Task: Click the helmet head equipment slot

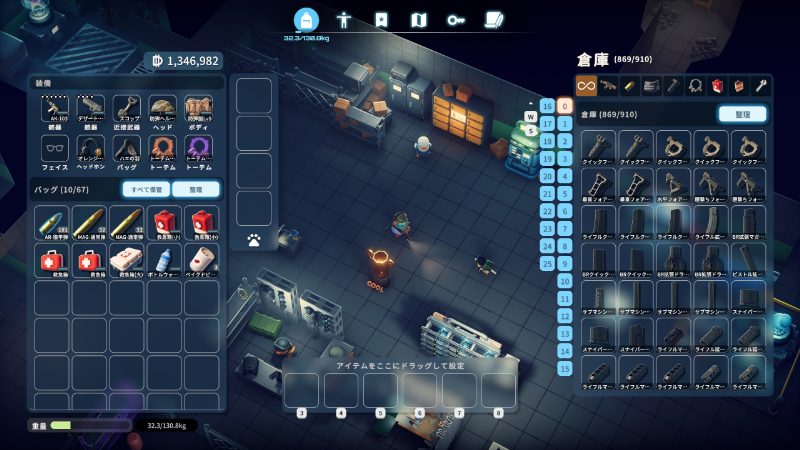Action: tap(162, 108)
